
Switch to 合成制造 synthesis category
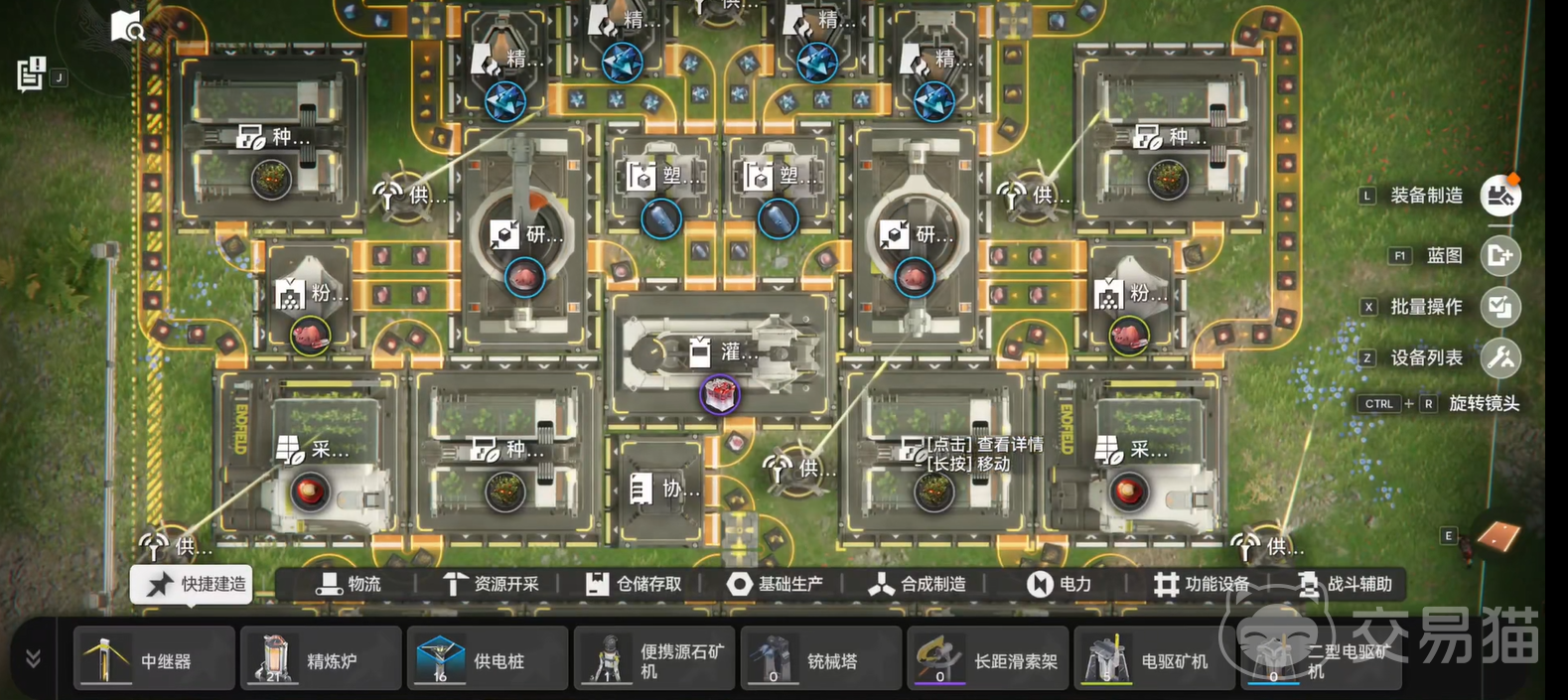click(918, 584)
